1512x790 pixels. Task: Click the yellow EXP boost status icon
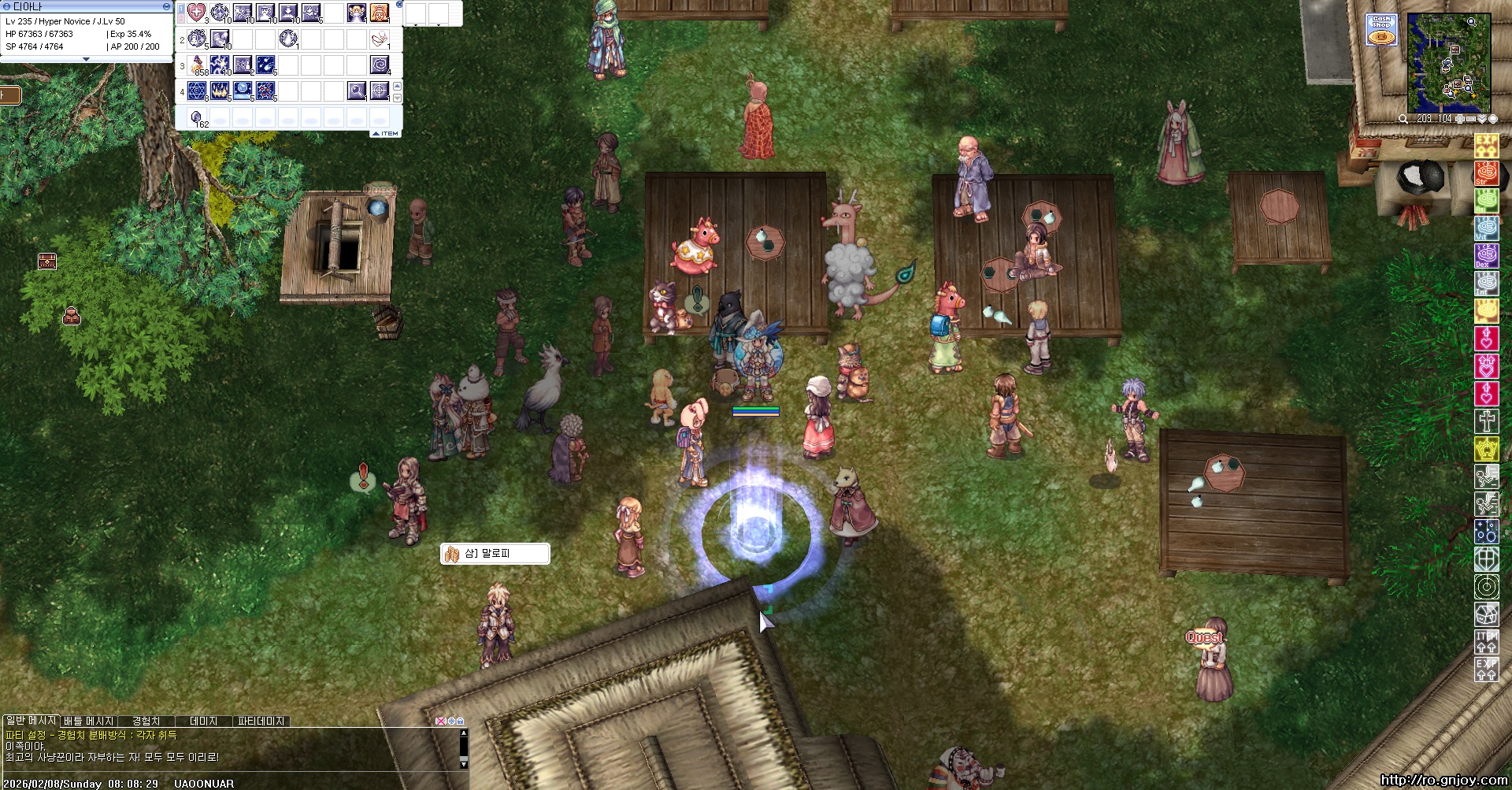(1486, 147)
